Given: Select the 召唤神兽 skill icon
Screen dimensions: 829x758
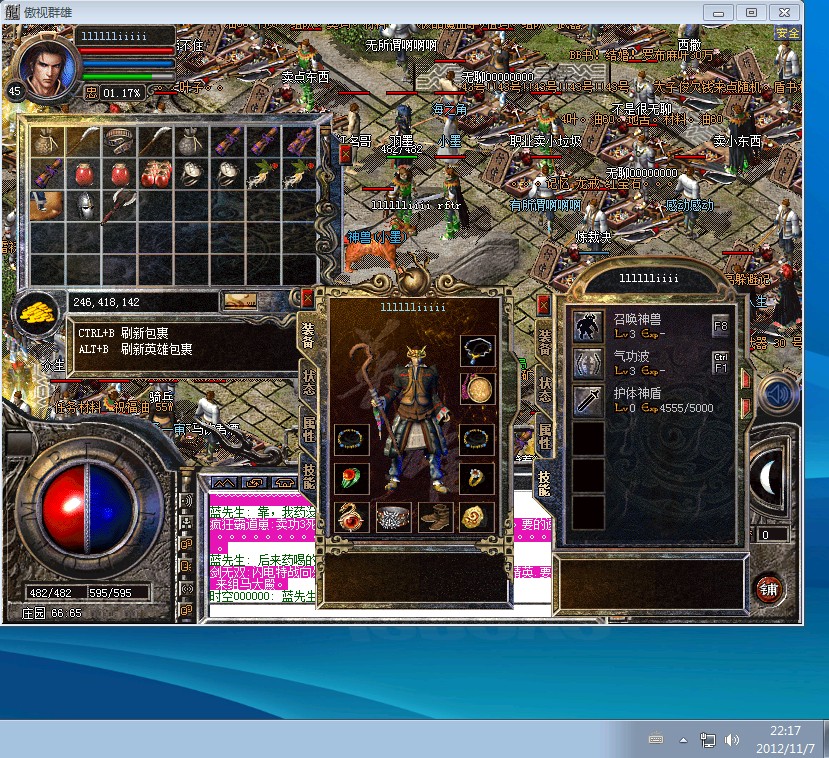Looking at the screenshot, I should point(588,325).
